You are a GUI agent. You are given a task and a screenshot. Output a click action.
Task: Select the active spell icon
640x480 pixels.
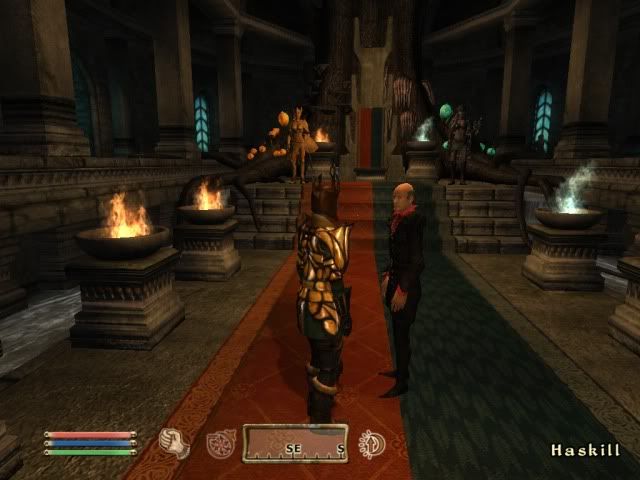pos(220,444)
